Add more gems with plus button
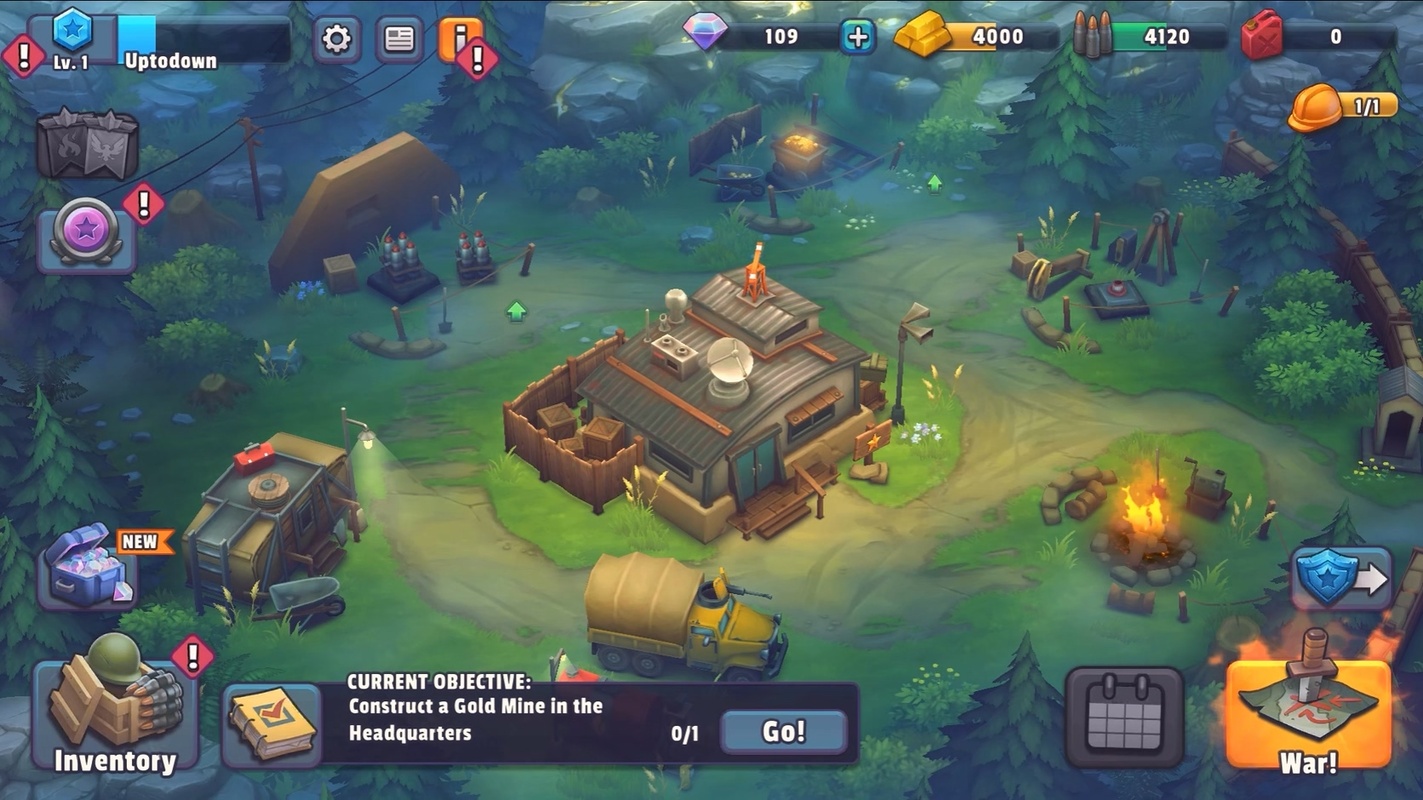 pos(857,37)
